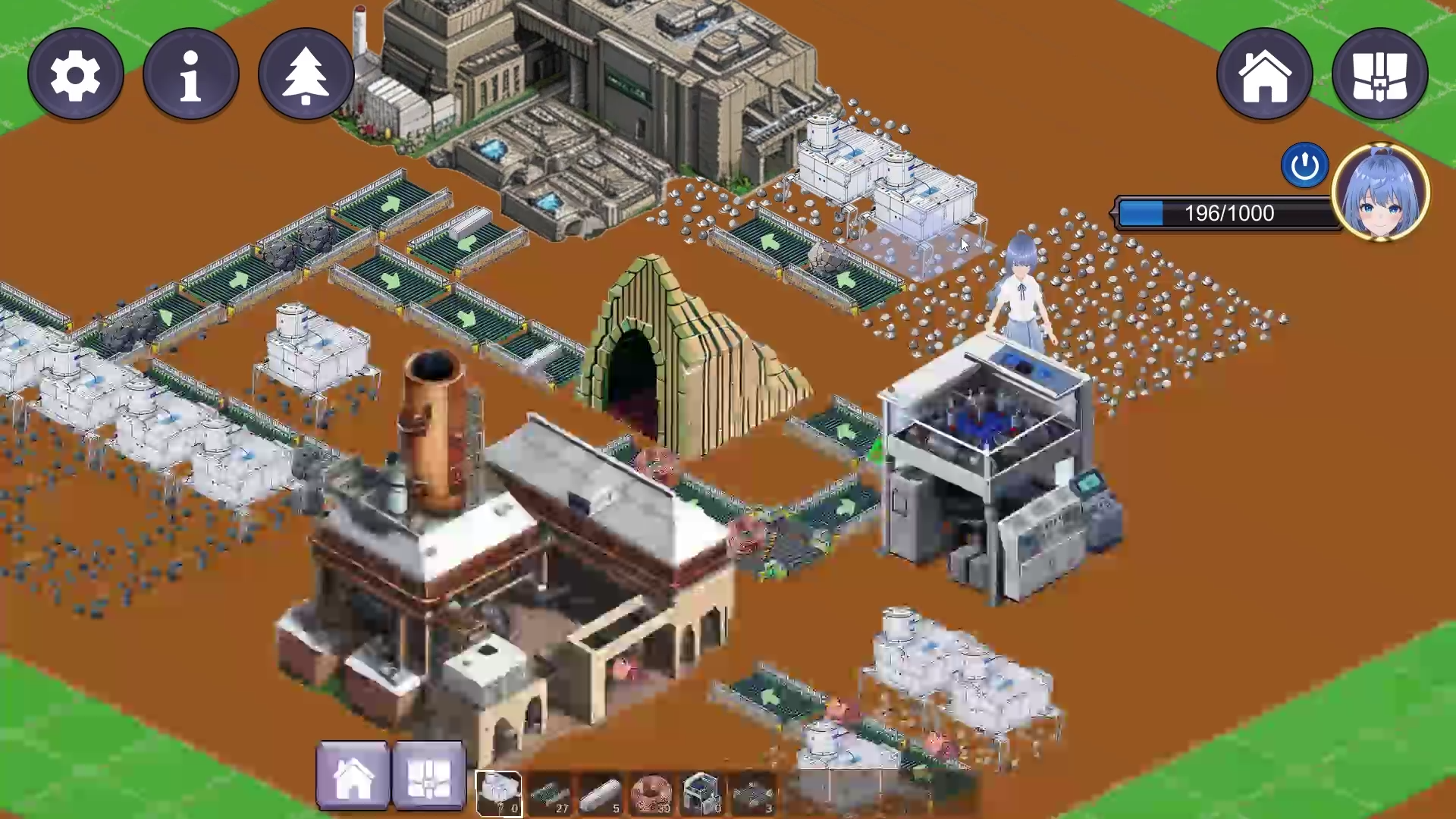The image size is (1456, 819).
Task: Click the small purple backpack button
Action: [x=428, y=777]
